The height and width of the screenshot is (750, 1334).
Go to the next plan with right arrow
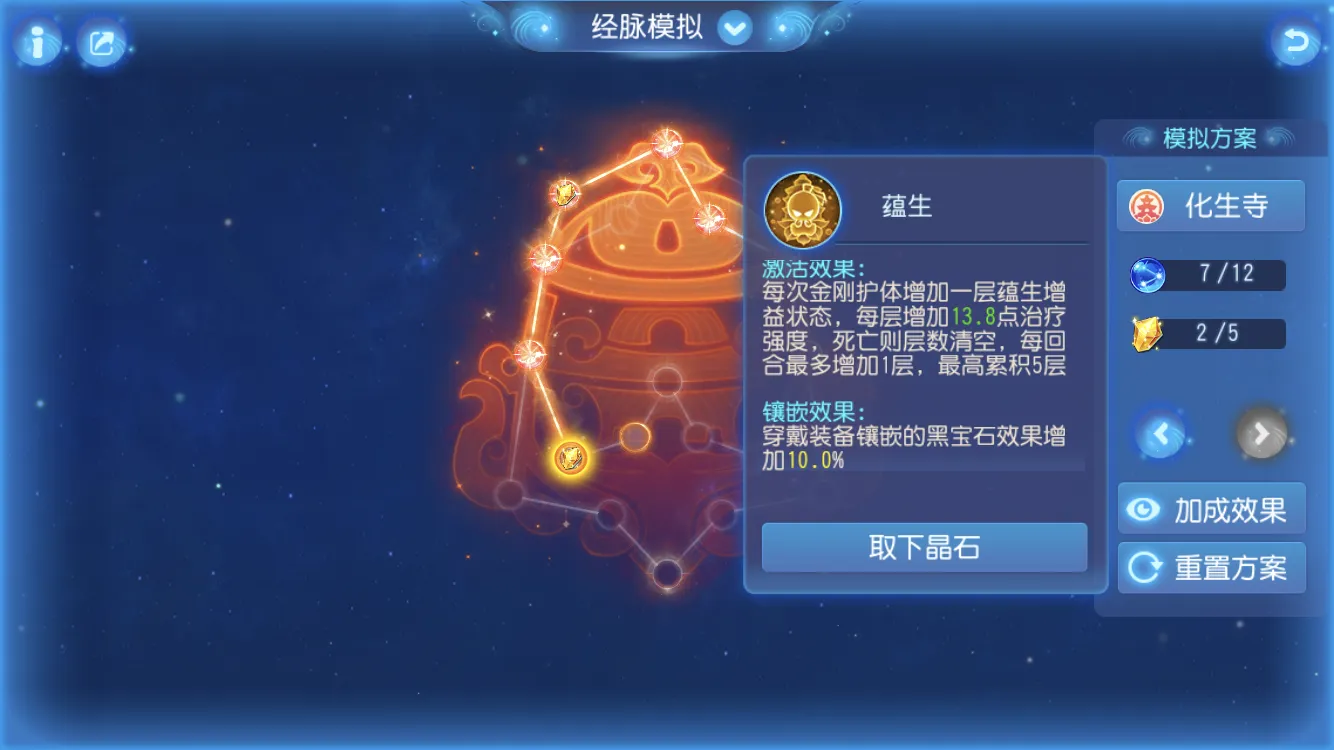(x=1262, y=434)
